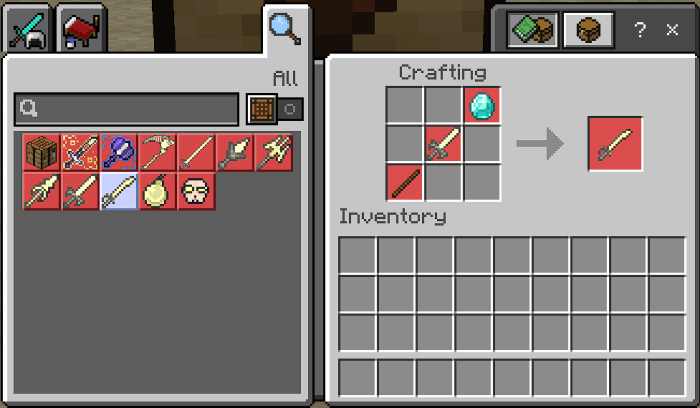Click the stick in the crafting grid

(405, 184)
